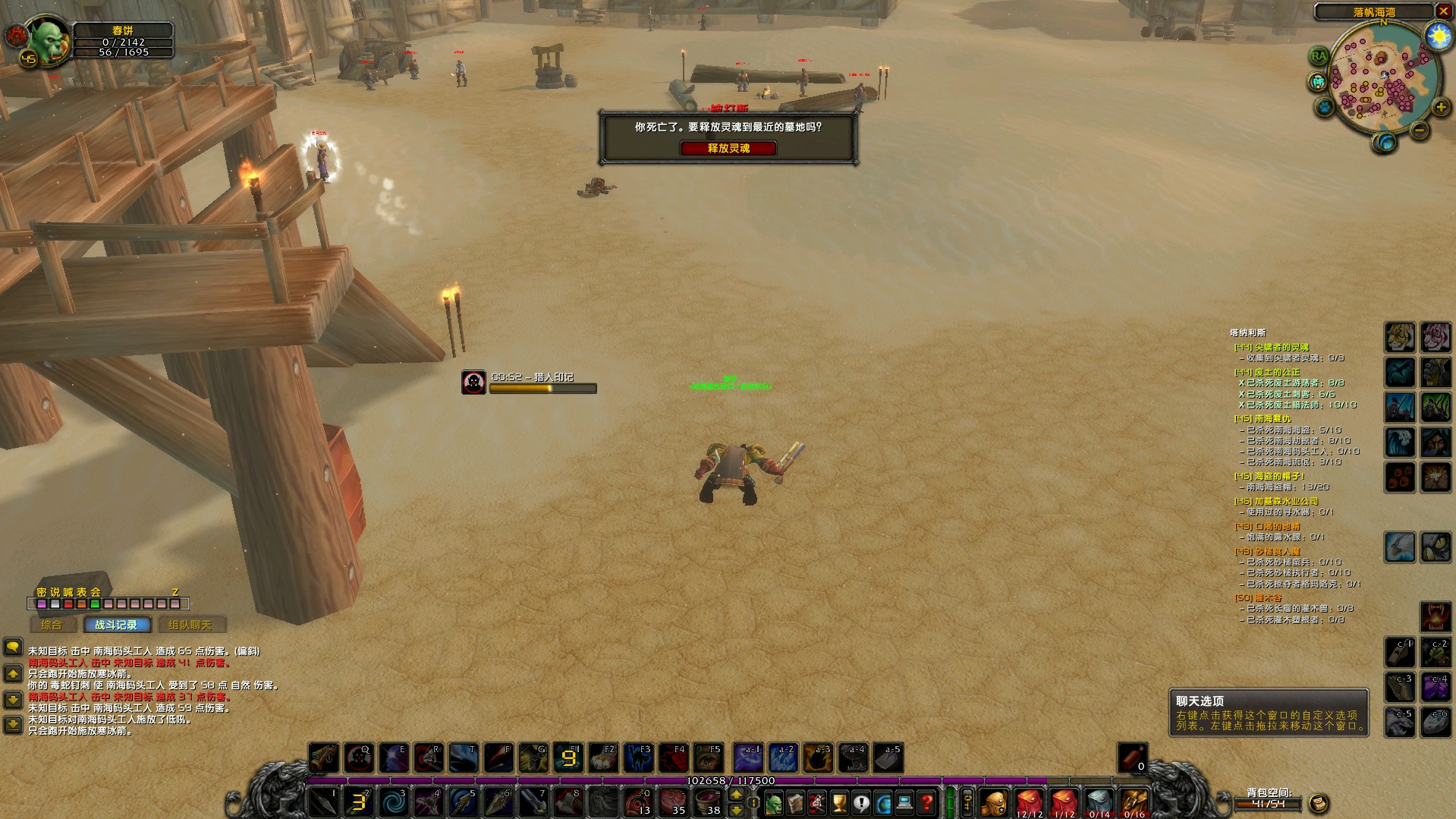Open the red question mark help button

pos(926,802)
